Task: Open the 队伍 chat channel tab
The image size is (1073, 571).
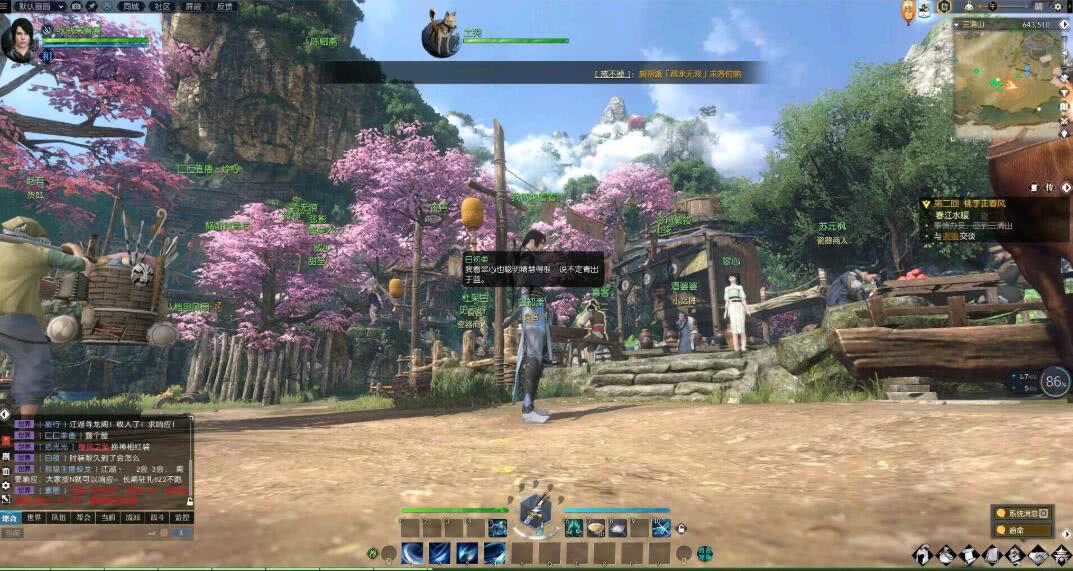Action: coord(59,518)
